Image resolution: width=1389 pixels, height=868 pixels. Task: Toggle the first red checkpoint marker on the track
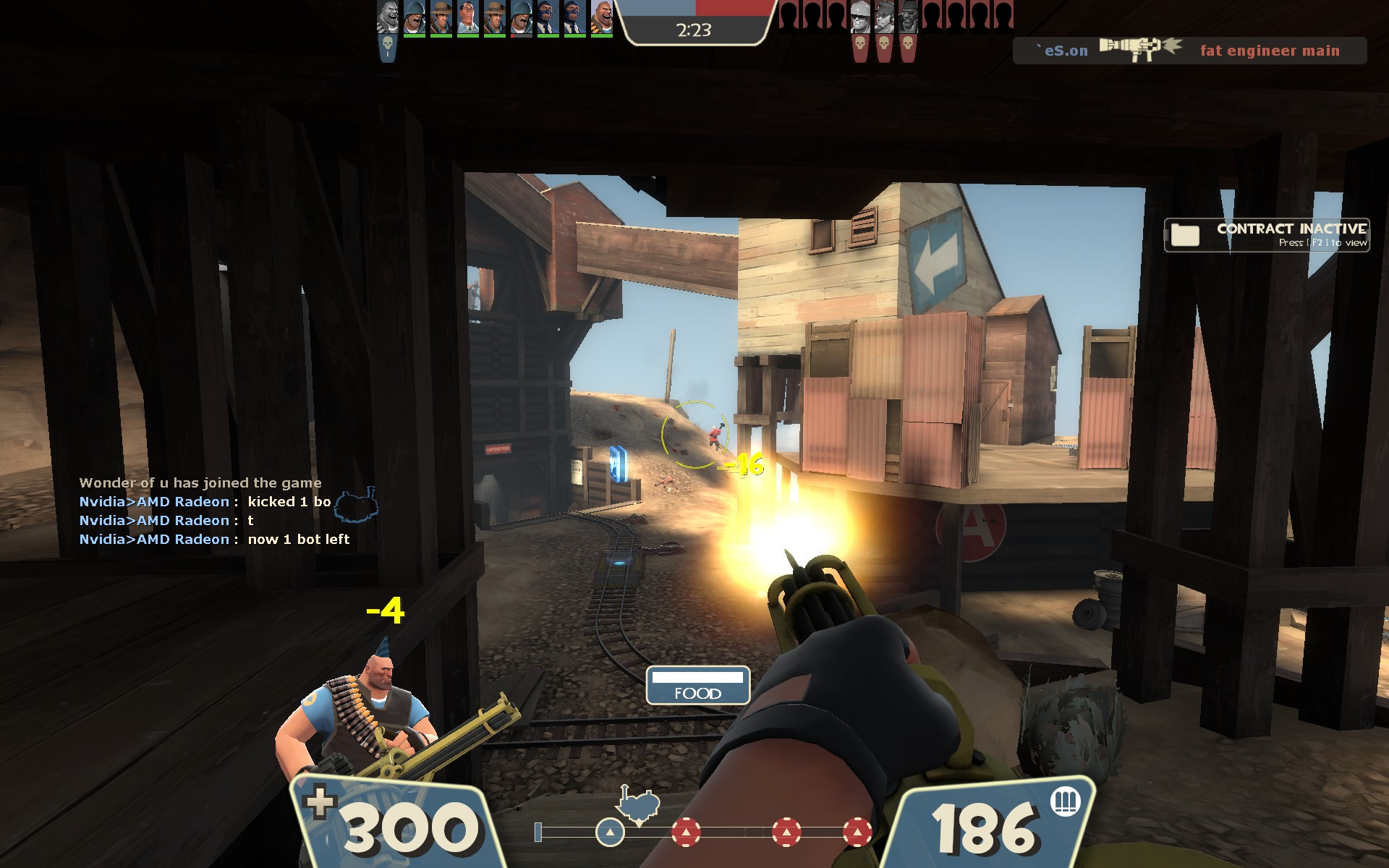(687, 832)
